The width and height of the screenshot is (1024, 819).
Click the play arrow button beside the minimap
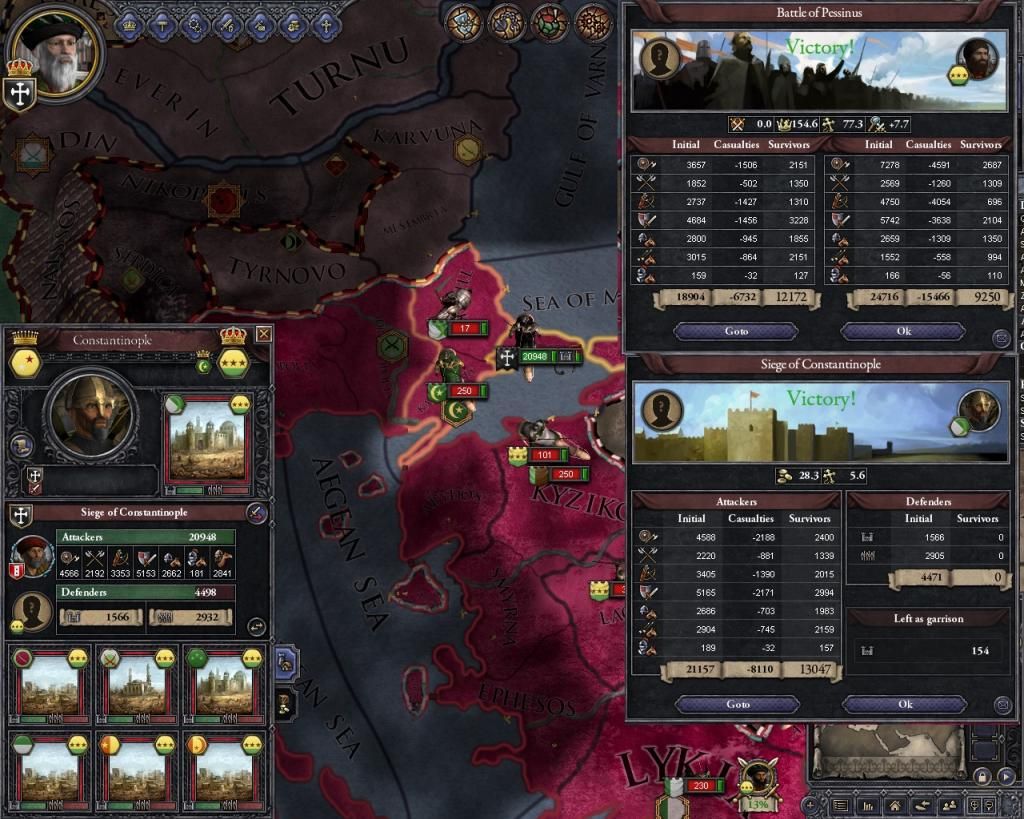coord(1007,776)
